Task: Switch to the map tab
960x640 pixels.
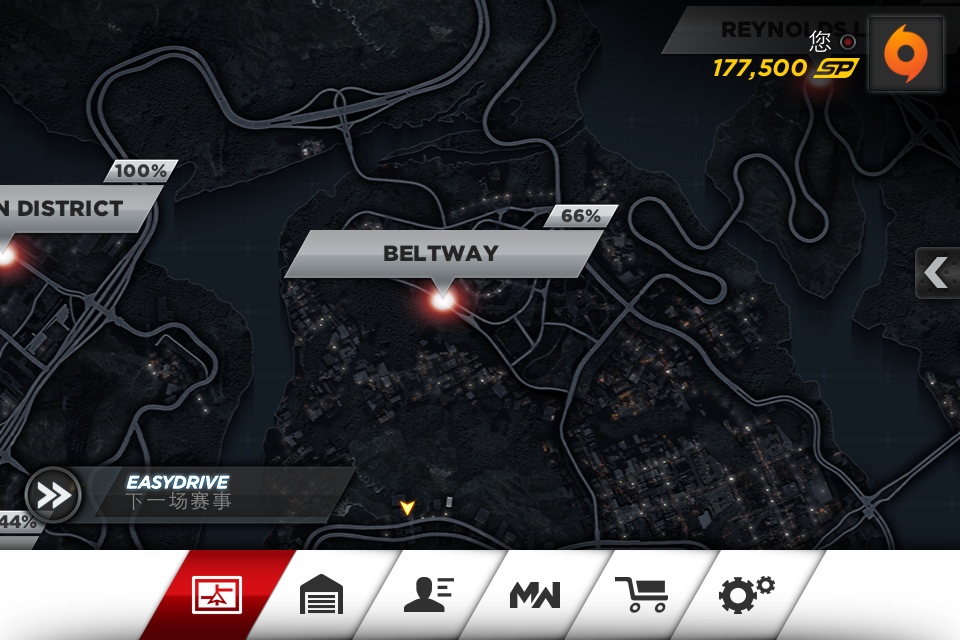Action: tap(217, 595)
